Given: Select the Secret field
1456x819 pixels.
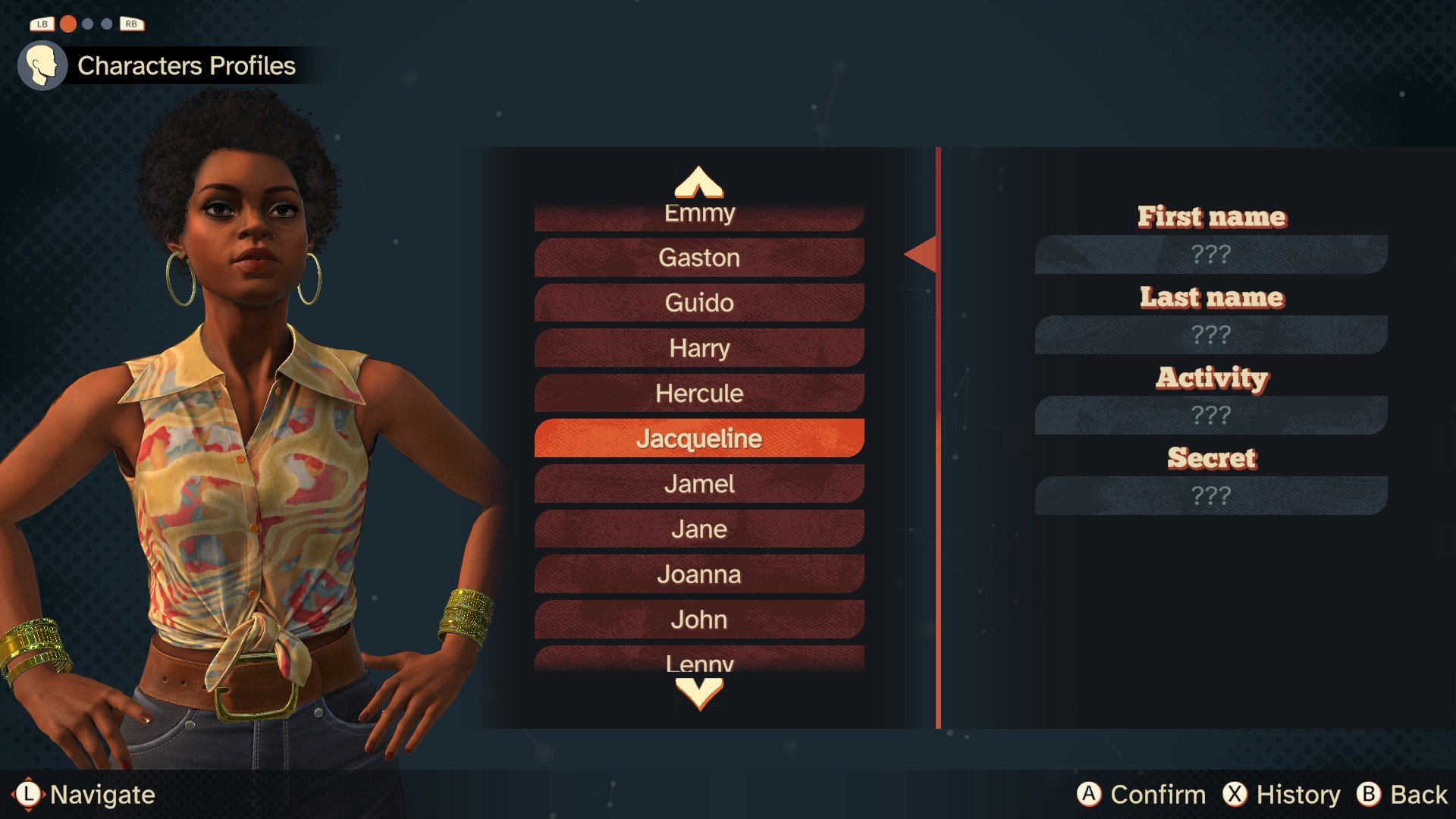Looking at the screenshot, I should 1210,495.
